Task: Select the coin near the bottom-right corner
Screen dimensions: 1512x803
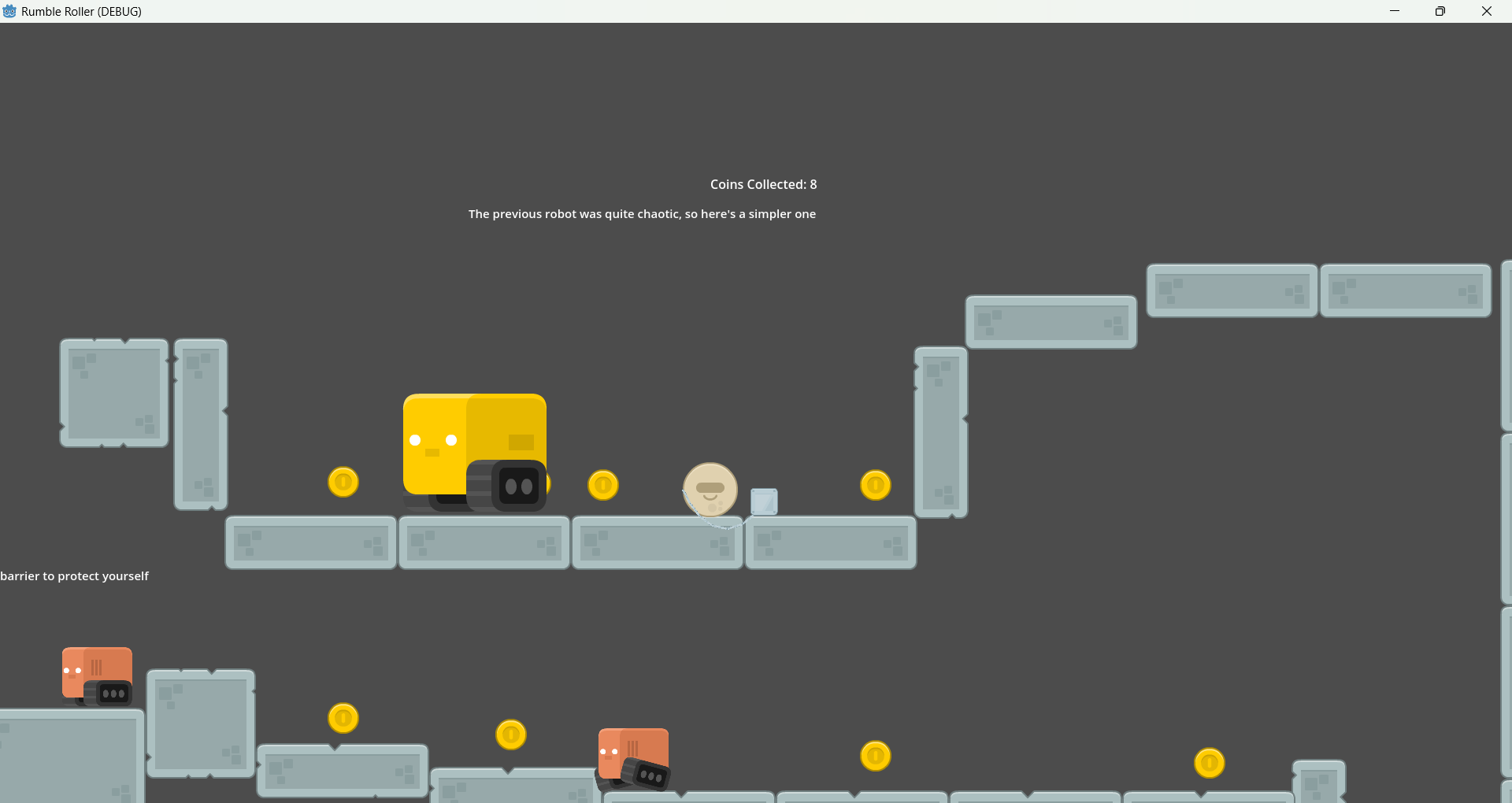Action: click(x=1209, y=762)
